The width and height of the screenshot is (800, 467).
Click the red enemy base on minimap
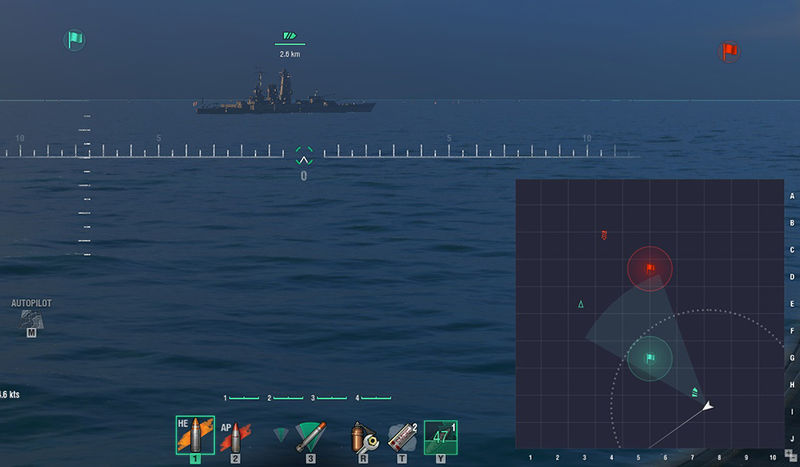pyautogui.click(x=650, y=268)
